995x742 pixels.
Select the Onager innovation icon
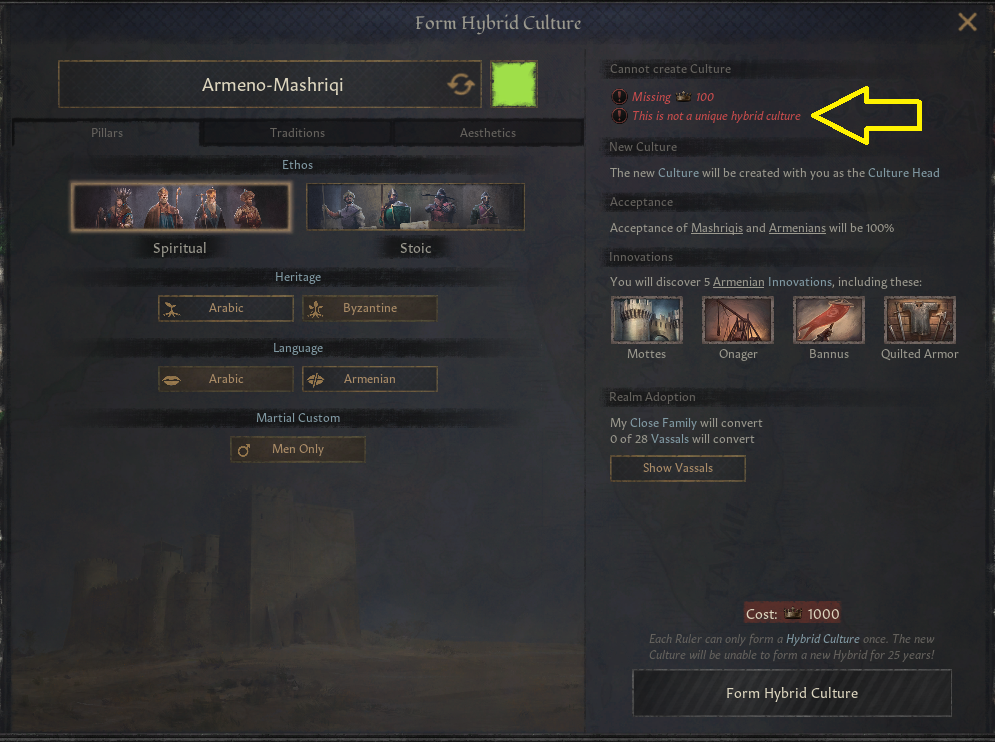pyautogui.click(x=738, y=320)
